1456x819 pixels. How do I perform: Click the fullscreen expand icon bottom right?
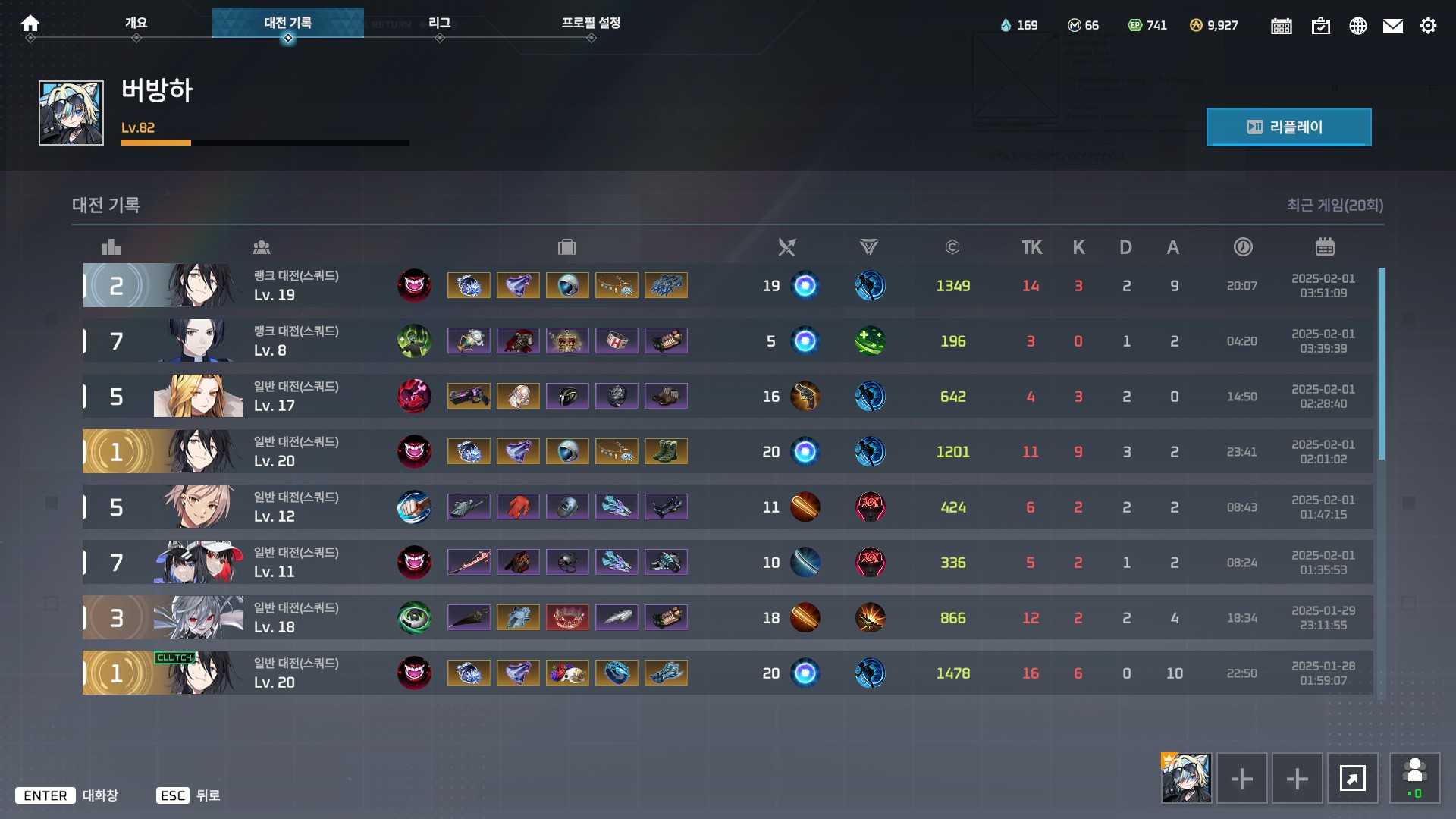1354,778
